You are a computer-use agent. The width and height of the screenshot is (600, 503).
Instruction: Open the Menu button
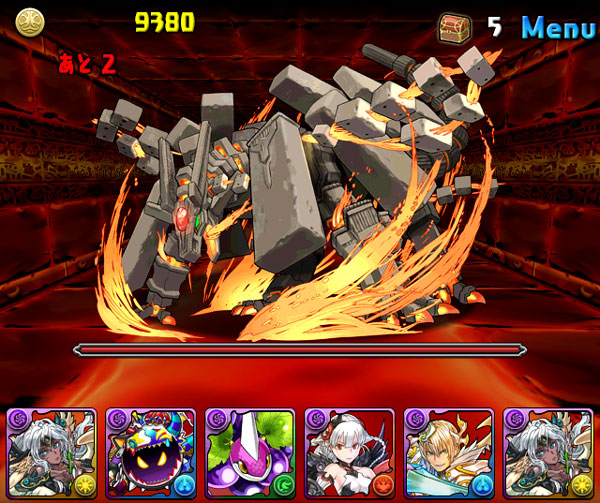(559, 27)
